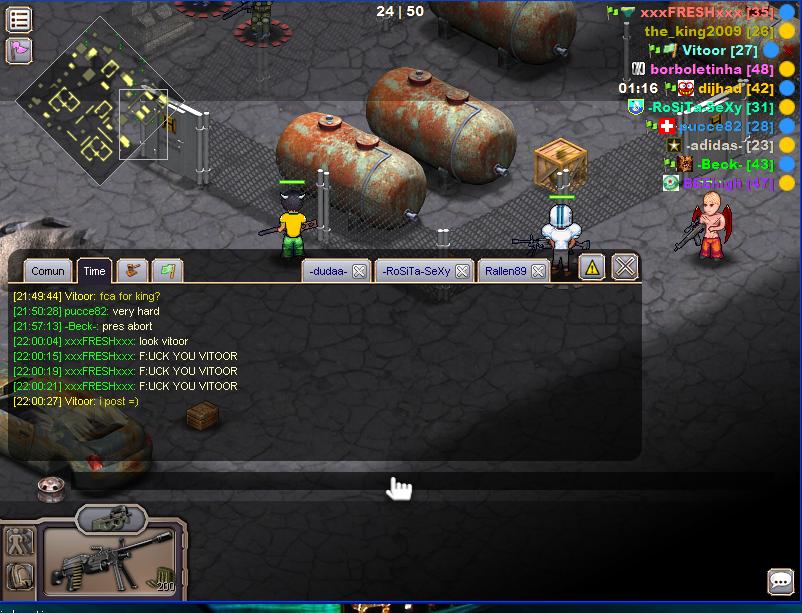This screenshot has width=802, height=613.
Task: Open the character figure panel
Action: [x=20, y=542]
